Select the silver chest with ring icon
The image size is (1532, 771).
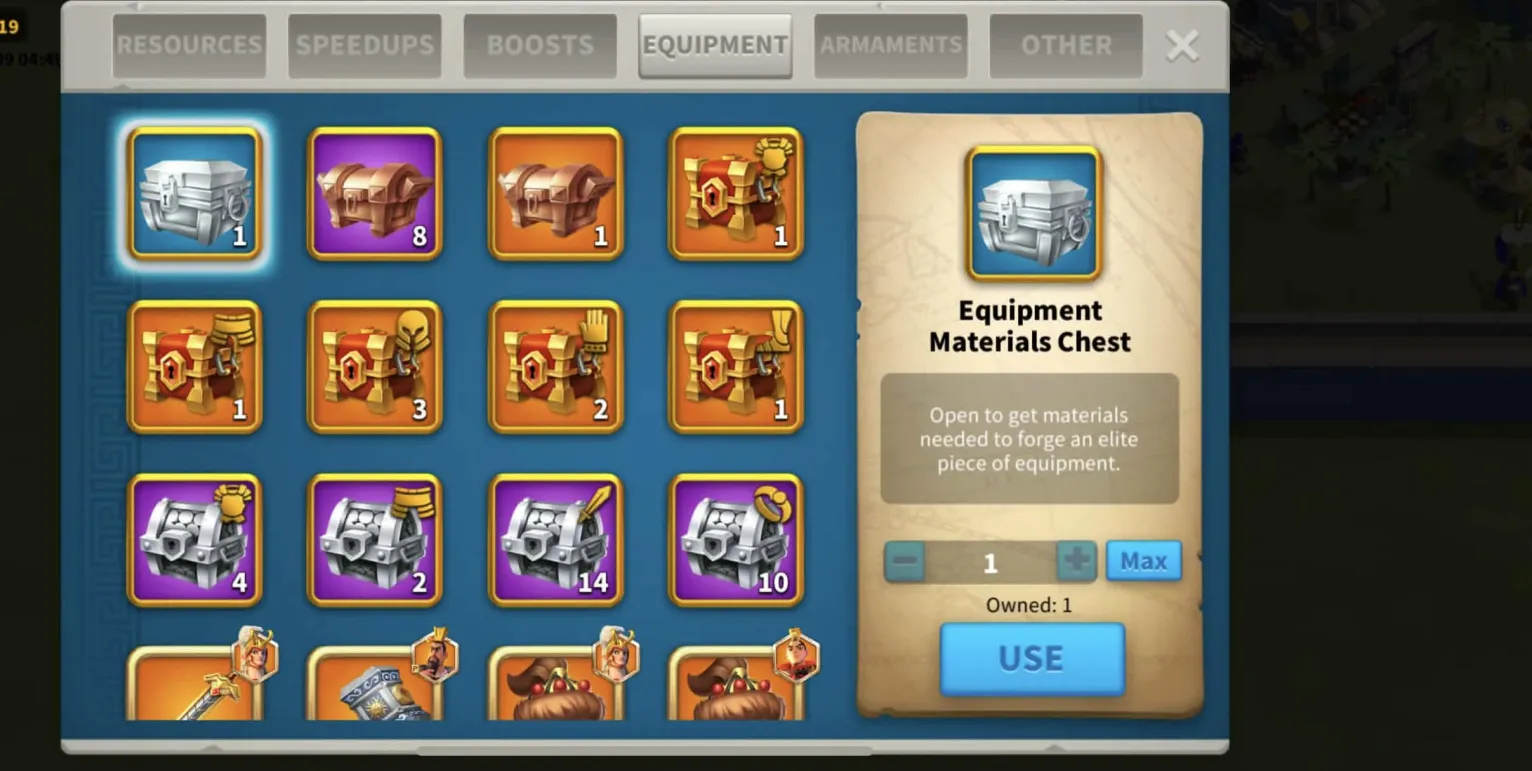[735, 540]
